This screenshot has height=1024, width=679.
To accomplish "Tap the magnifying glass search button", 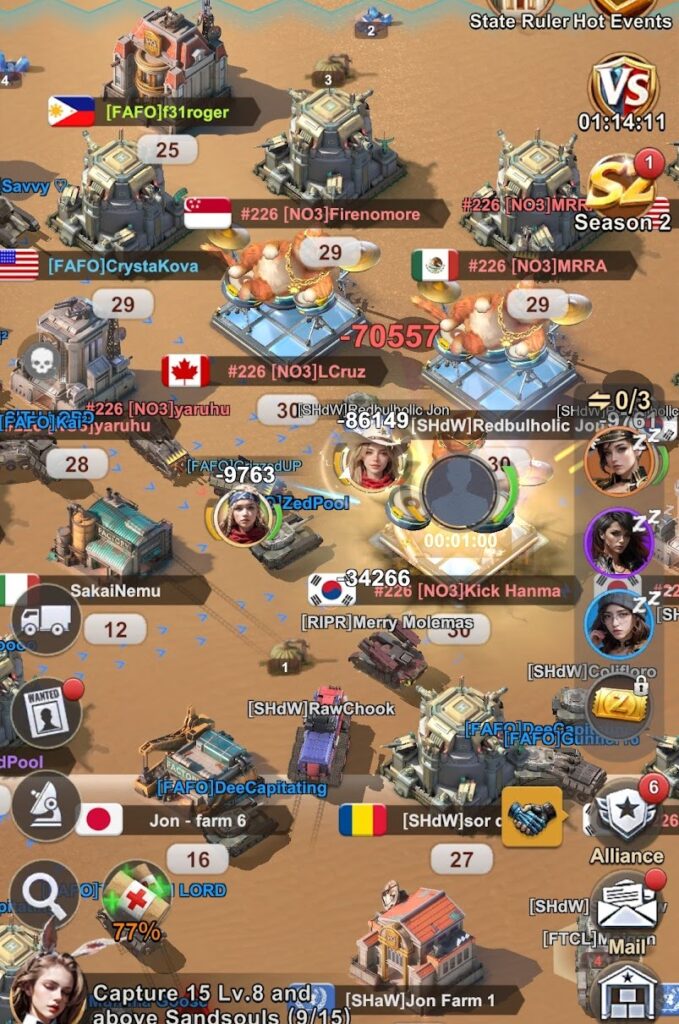I will click(44, 893).
